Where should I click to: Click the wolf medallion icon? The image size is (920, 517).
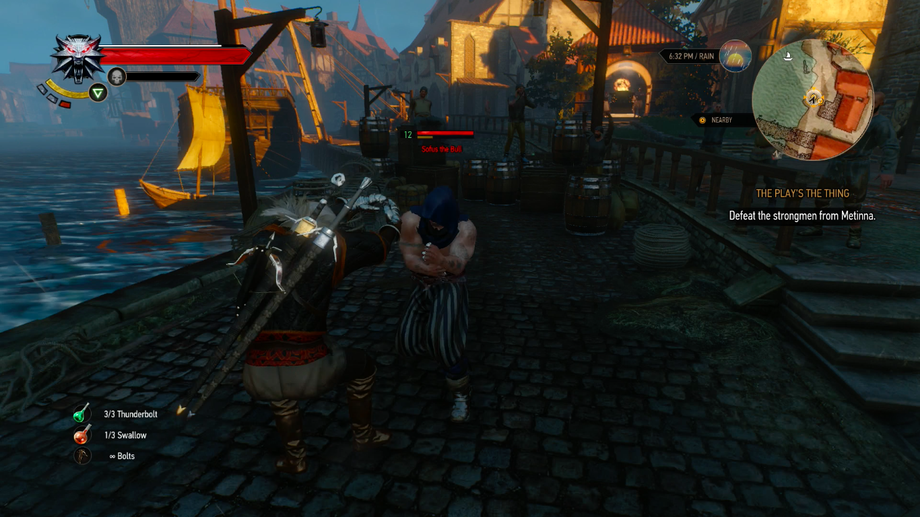[x=76, y=57]
